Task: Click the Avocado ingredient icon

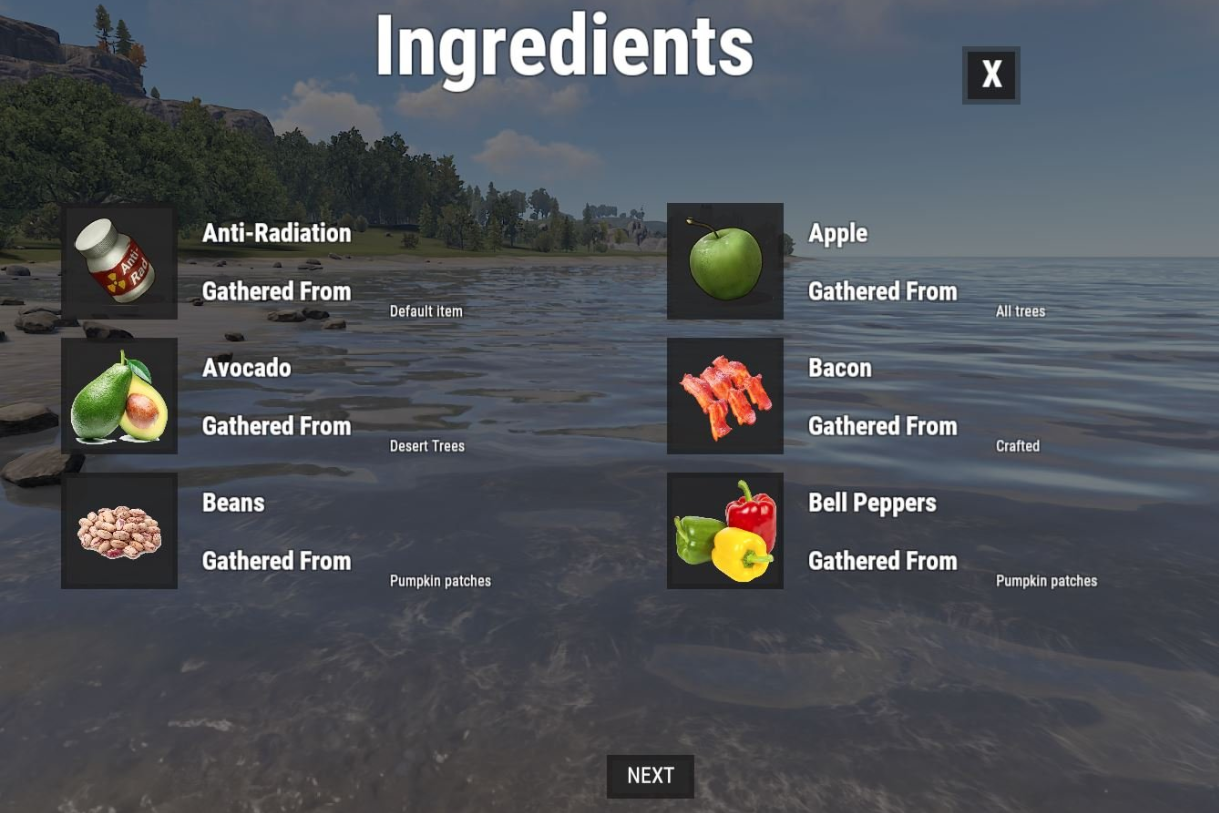Action: click(119, 396)
